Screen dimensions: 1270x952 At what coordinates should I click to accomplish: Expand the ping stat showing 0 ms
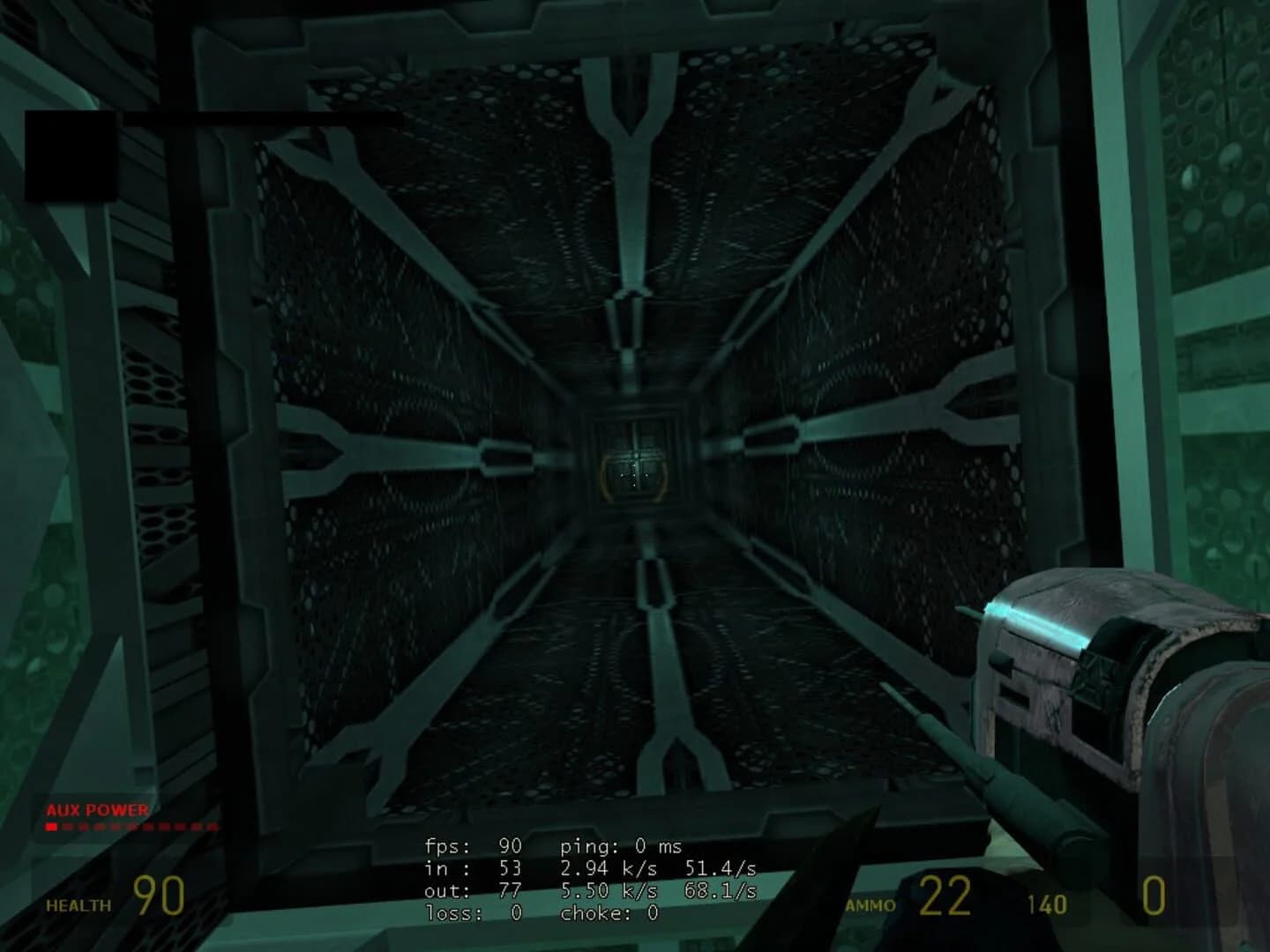(617, 844)
